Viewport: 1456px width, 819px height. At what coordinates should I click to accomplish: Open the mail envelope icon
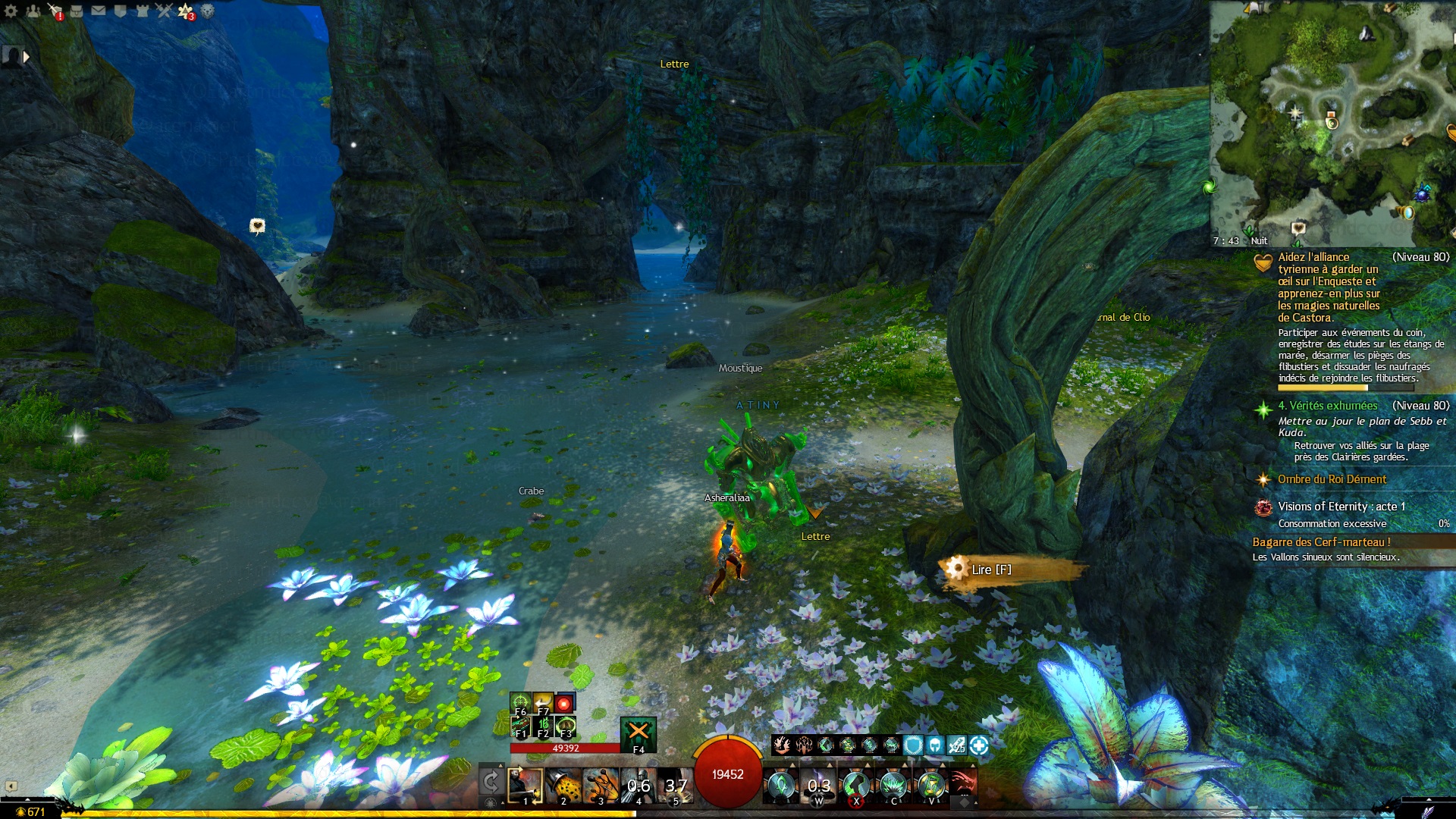point(99,11)
